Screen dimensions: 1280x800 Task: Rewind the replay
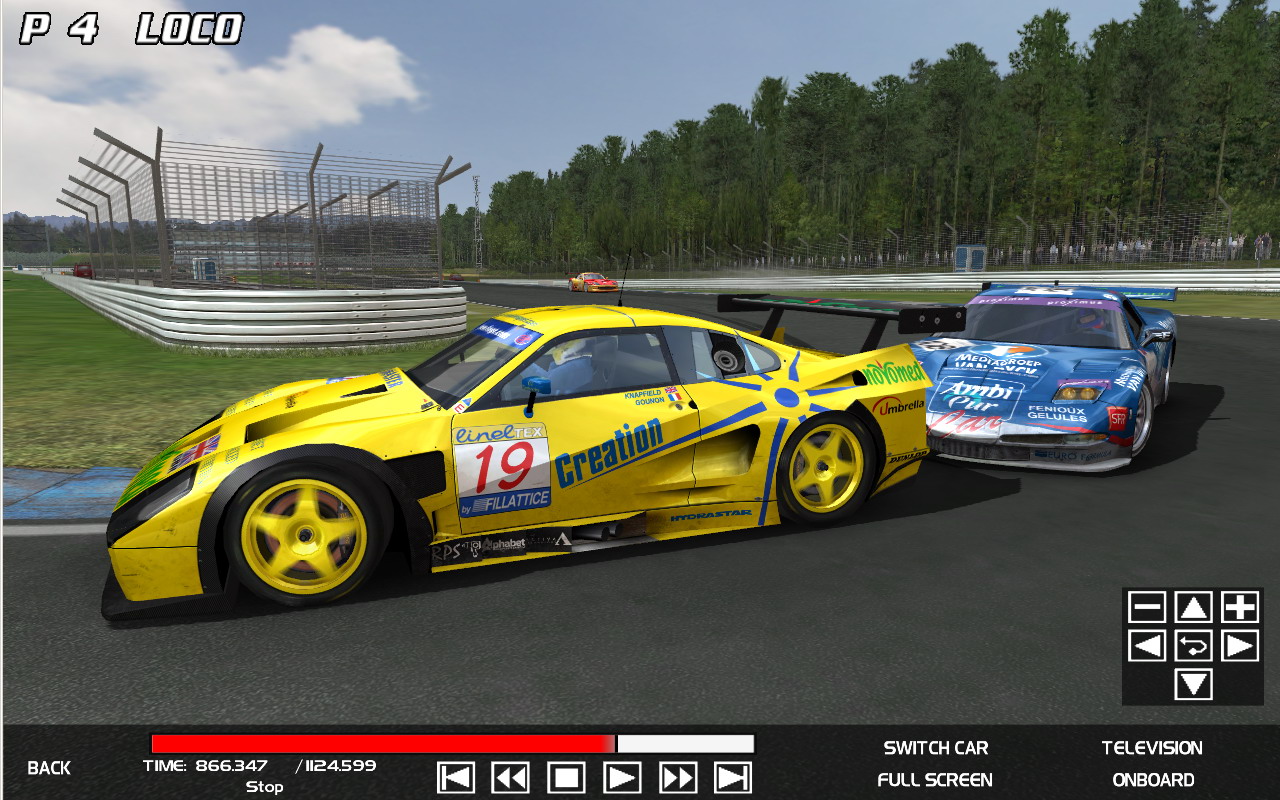click(510, 777)
